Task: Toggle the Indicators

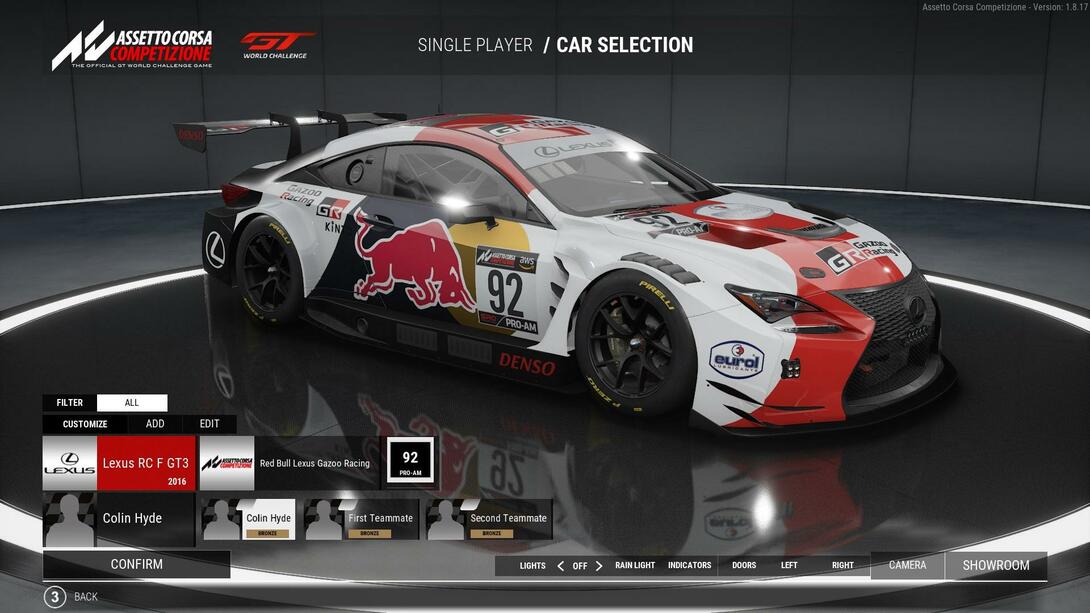Action: point(689,566)
